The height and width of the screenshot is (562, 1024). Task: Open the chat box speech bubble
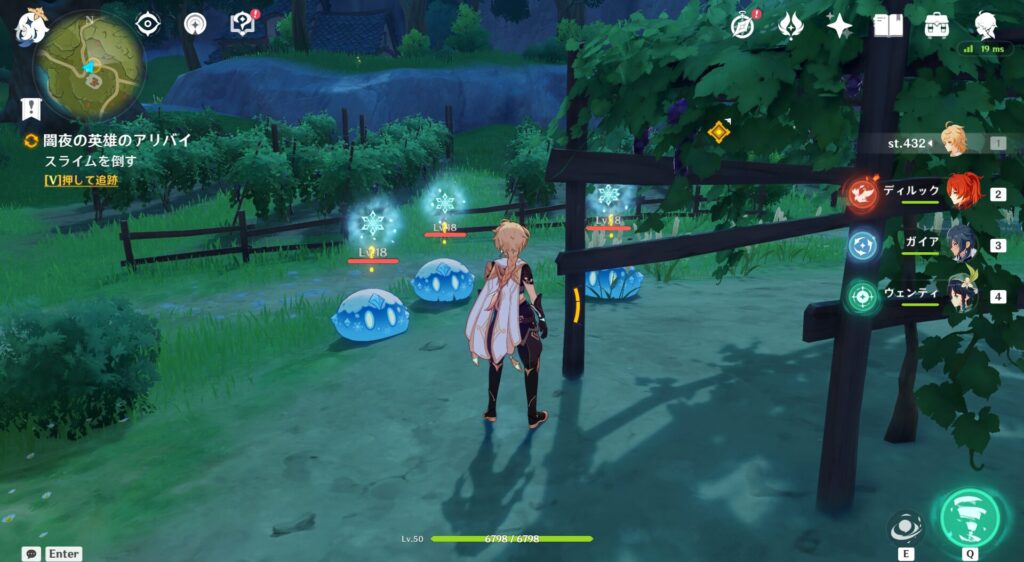pos(32,553)
